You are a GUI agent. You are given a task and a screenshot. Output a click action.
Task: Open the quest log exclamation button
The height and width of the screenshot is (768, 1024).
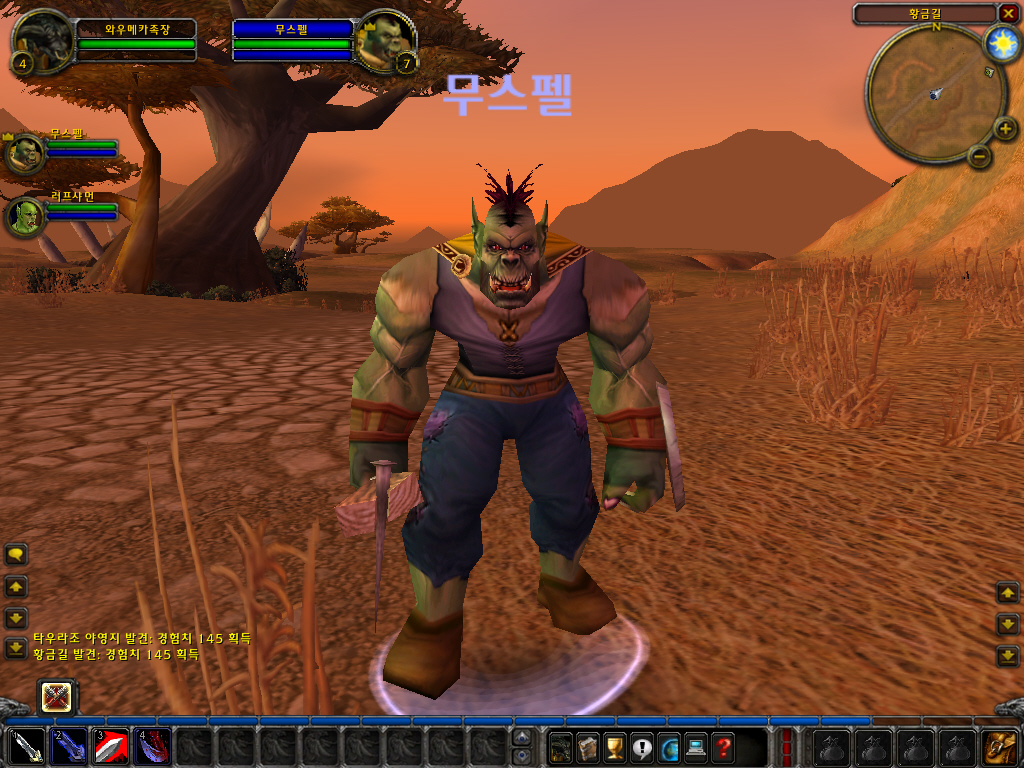point(642,747)
